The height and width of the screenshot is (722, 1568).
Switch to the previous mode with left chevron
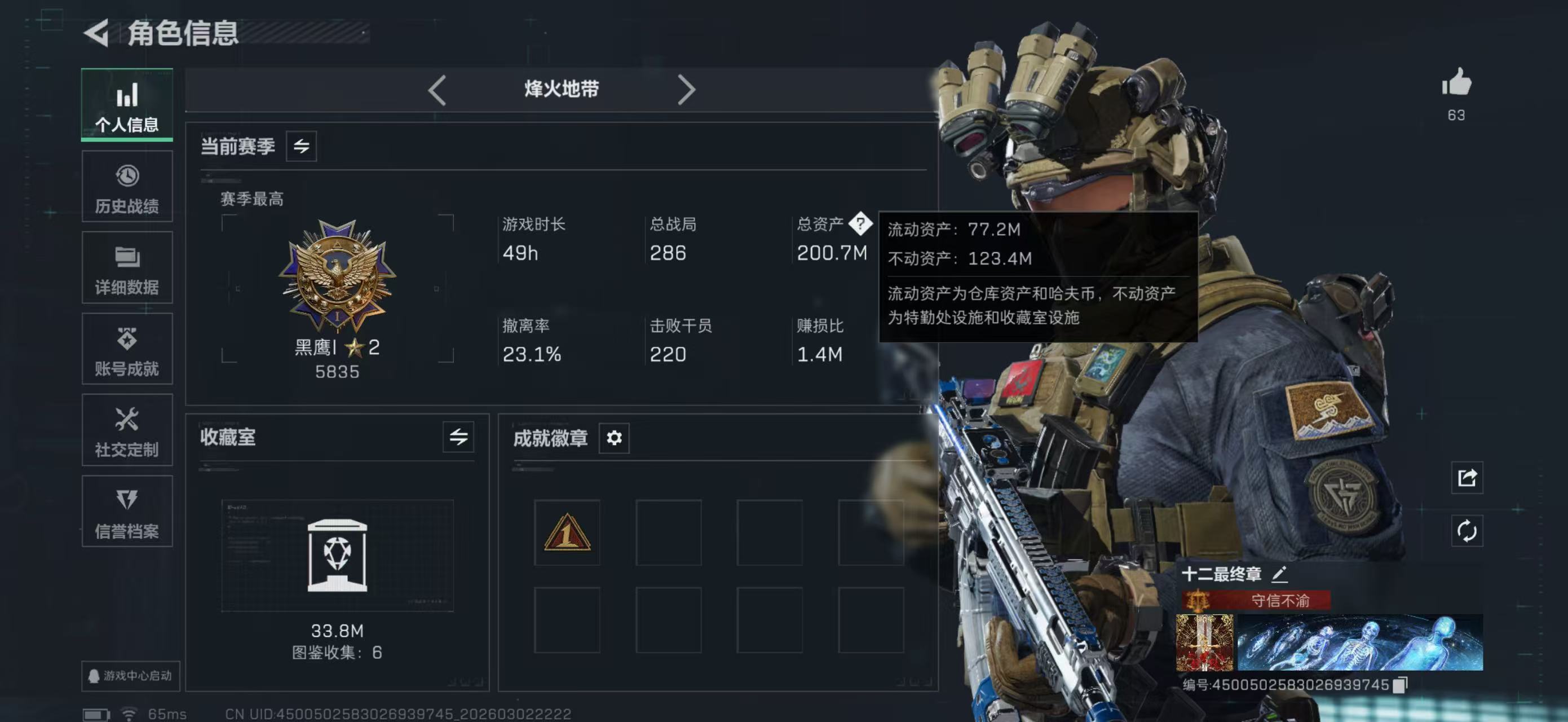437,89
